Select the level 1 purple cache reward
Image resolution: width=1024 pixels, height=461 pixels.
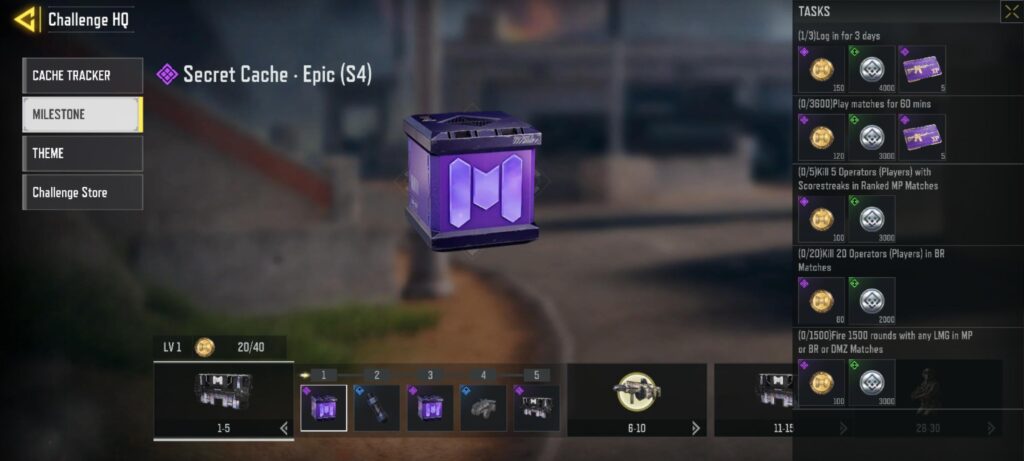(x=324, y=408)
